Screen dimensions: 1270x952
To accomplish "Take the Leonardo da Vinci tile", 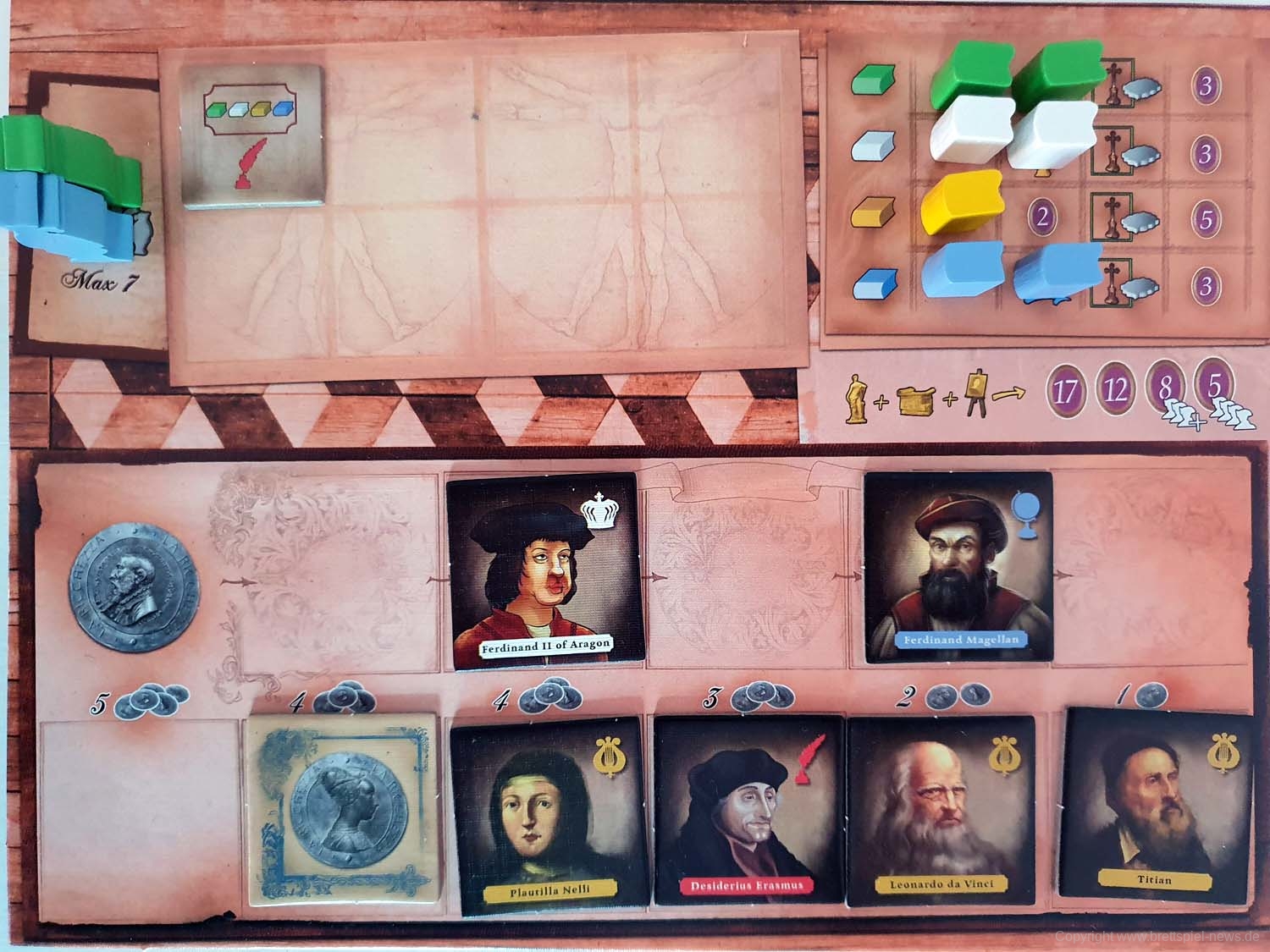I will (941, 809).
